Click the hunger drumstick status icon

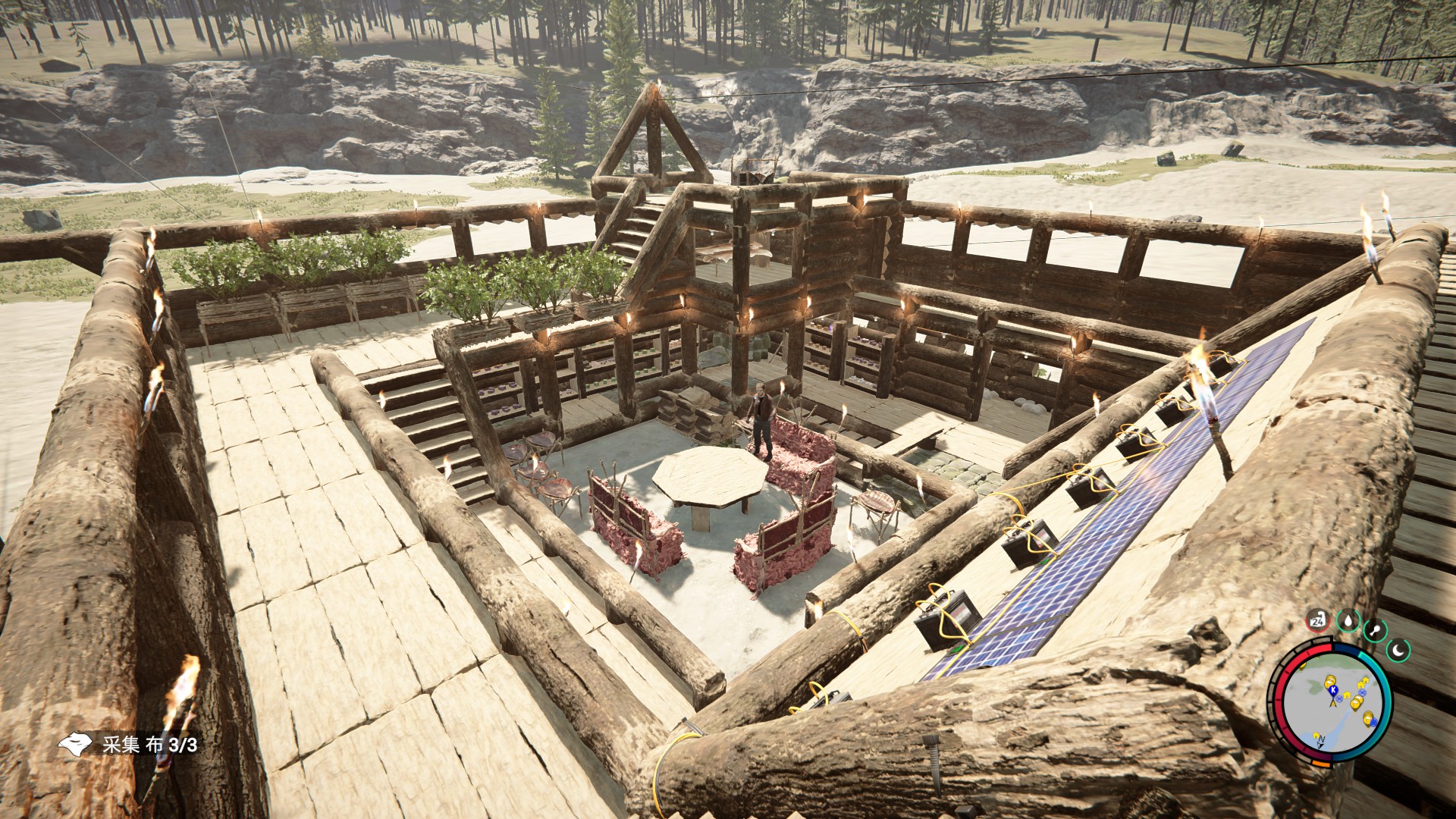pyautogui.click(x=1376, y=629)
